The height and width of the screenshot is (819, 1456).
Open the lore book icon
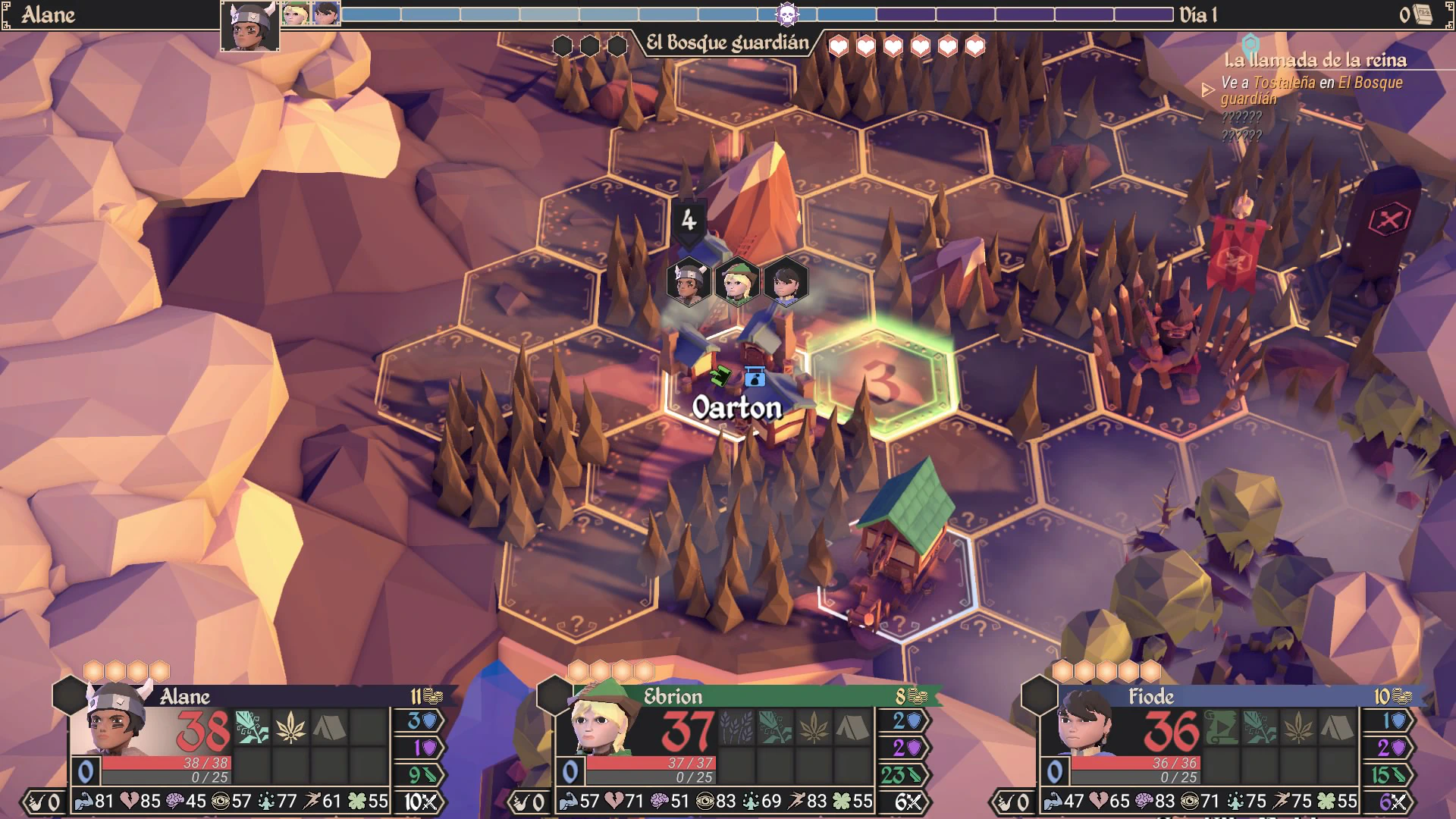(x=1423, y=14)
